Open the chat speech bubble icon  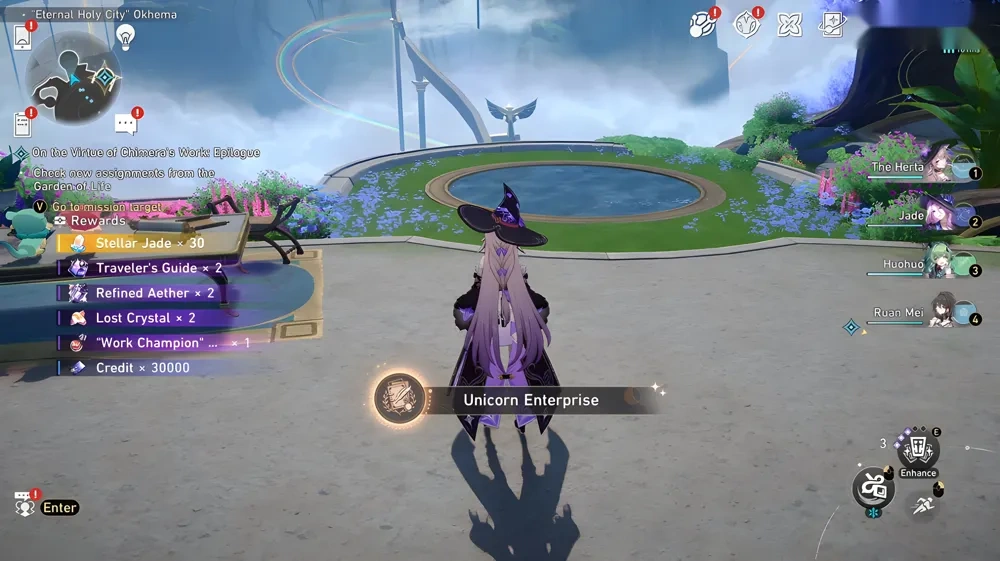pyautogui.click(x=126, y=124)
